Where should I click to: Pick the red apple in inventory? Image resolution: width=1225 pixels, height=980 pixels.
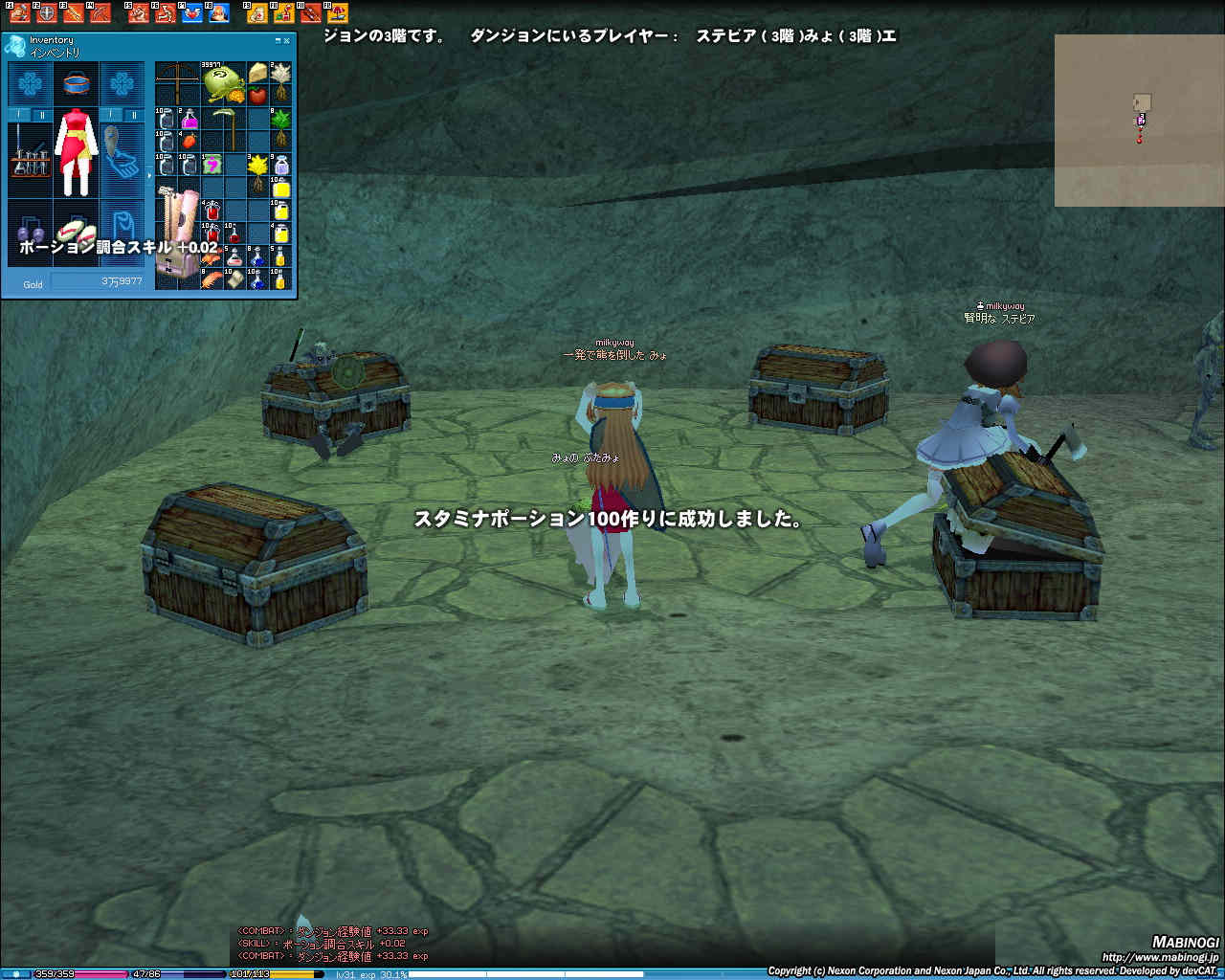257,95
